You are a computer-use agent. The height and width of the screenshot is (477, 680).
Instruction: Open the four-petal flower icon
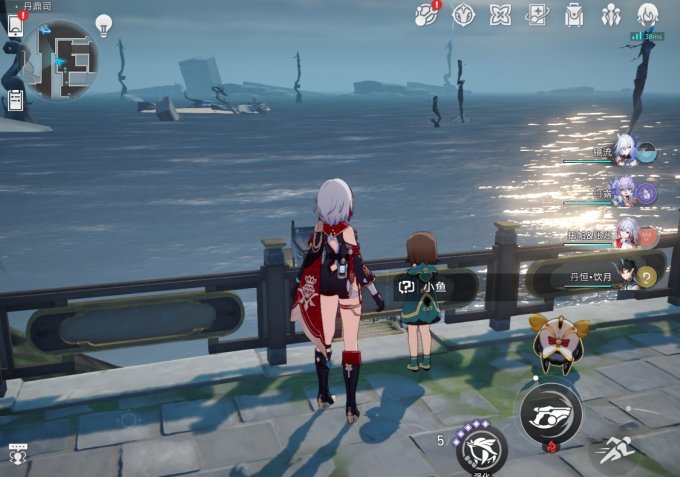point(500,15)
